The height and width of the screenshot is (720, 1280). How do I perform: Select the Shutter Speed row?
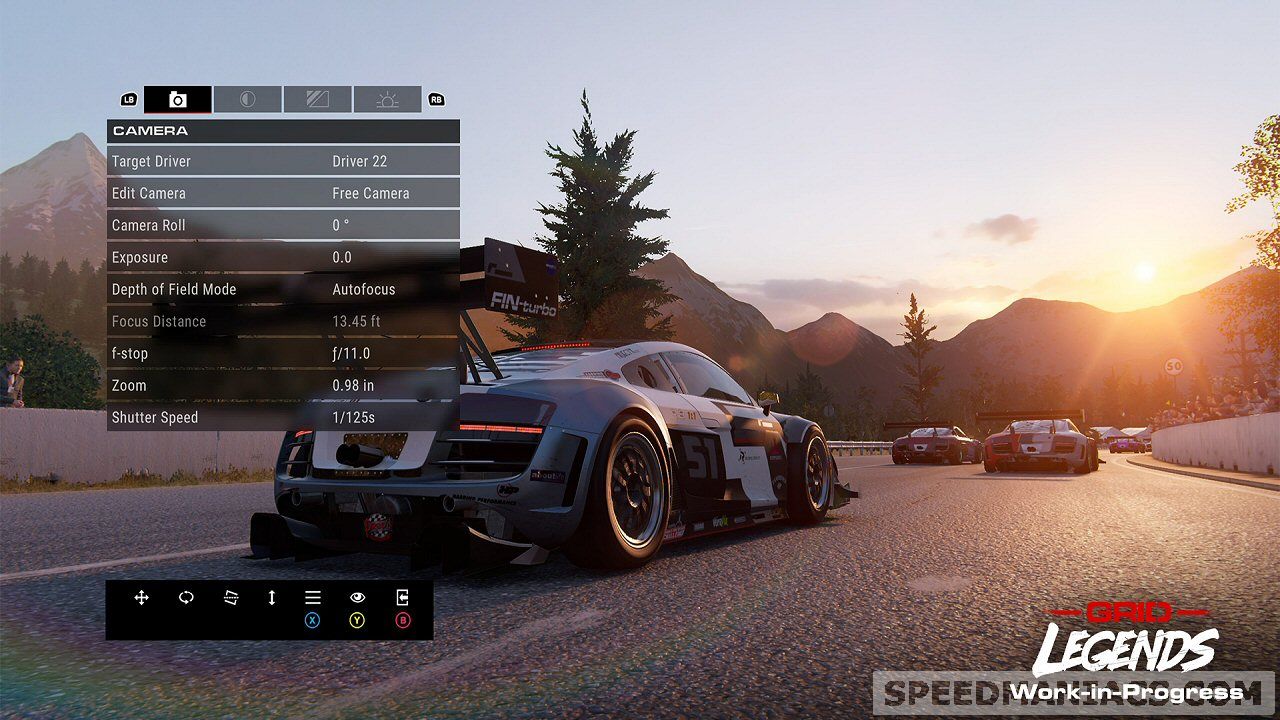click(283, 417)
